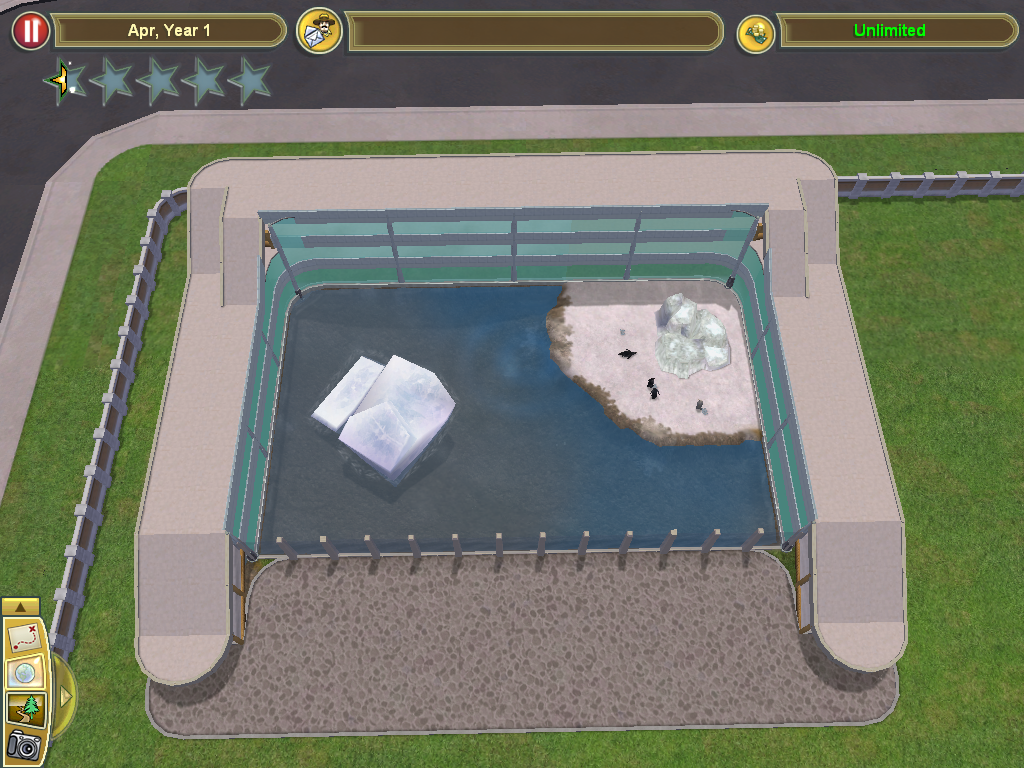1024x768 pixels.
Task: Open the zookeeper message icon
Action: 320,31
